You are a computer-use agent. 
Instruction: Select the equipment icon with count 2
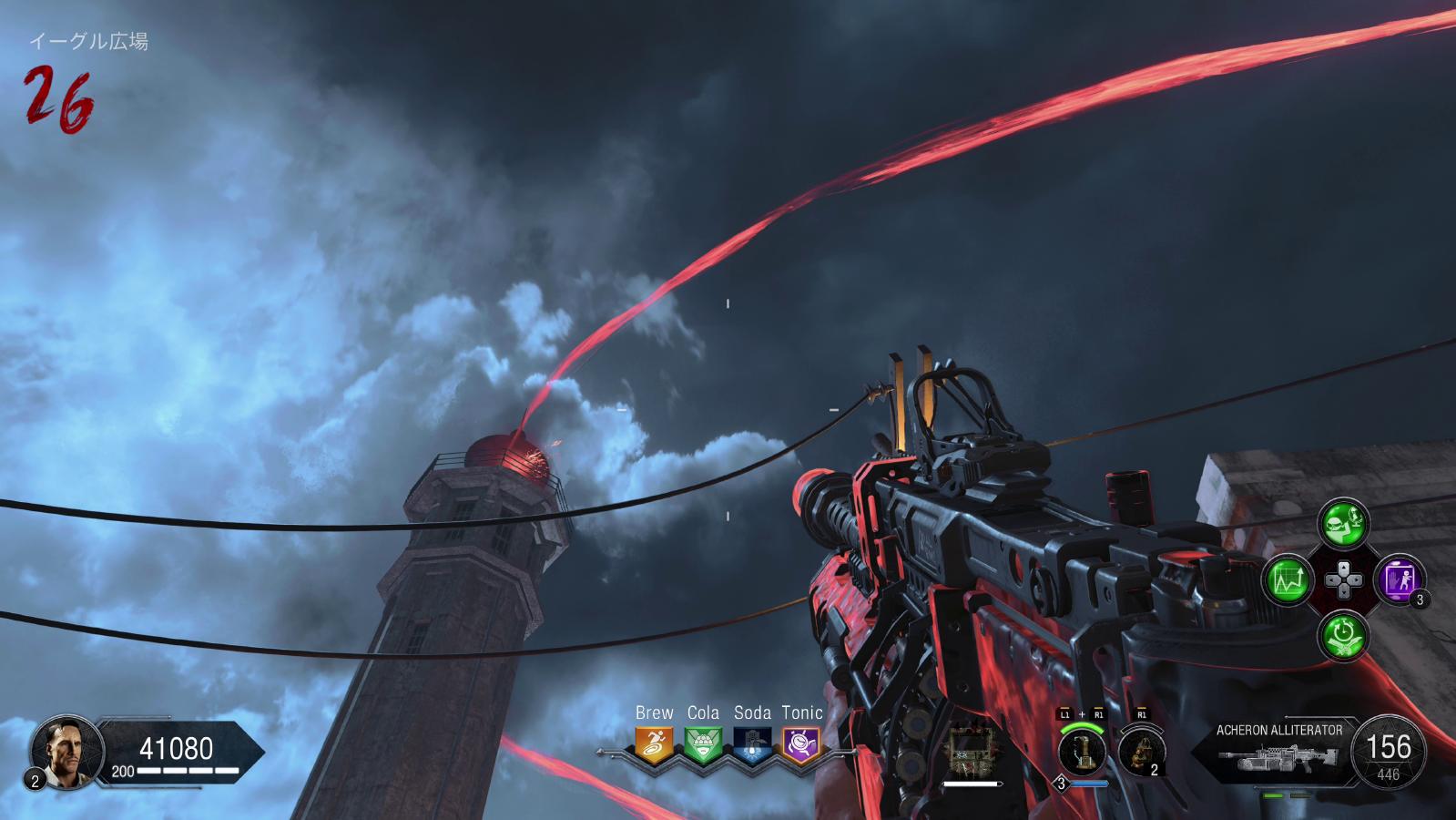point(1139,752)
